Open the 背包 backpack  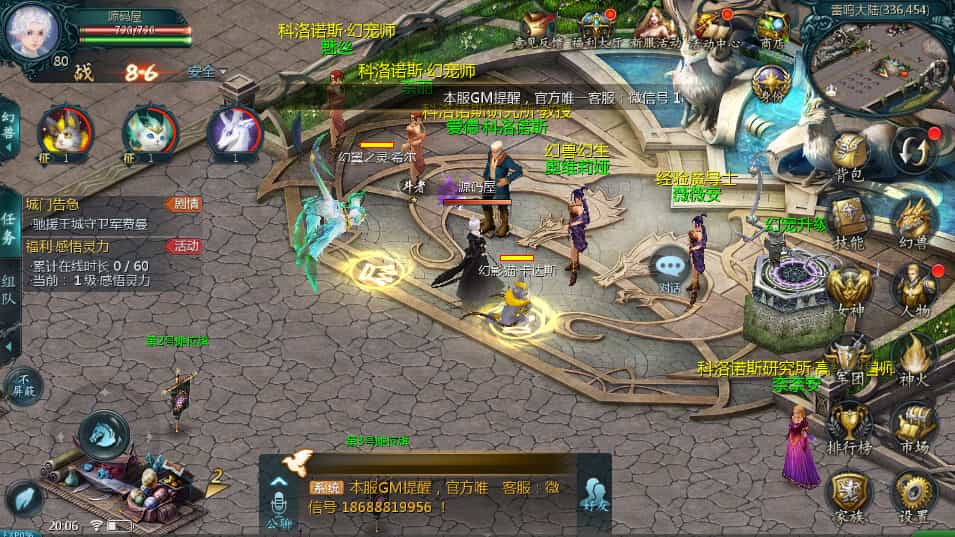(849, 158)
